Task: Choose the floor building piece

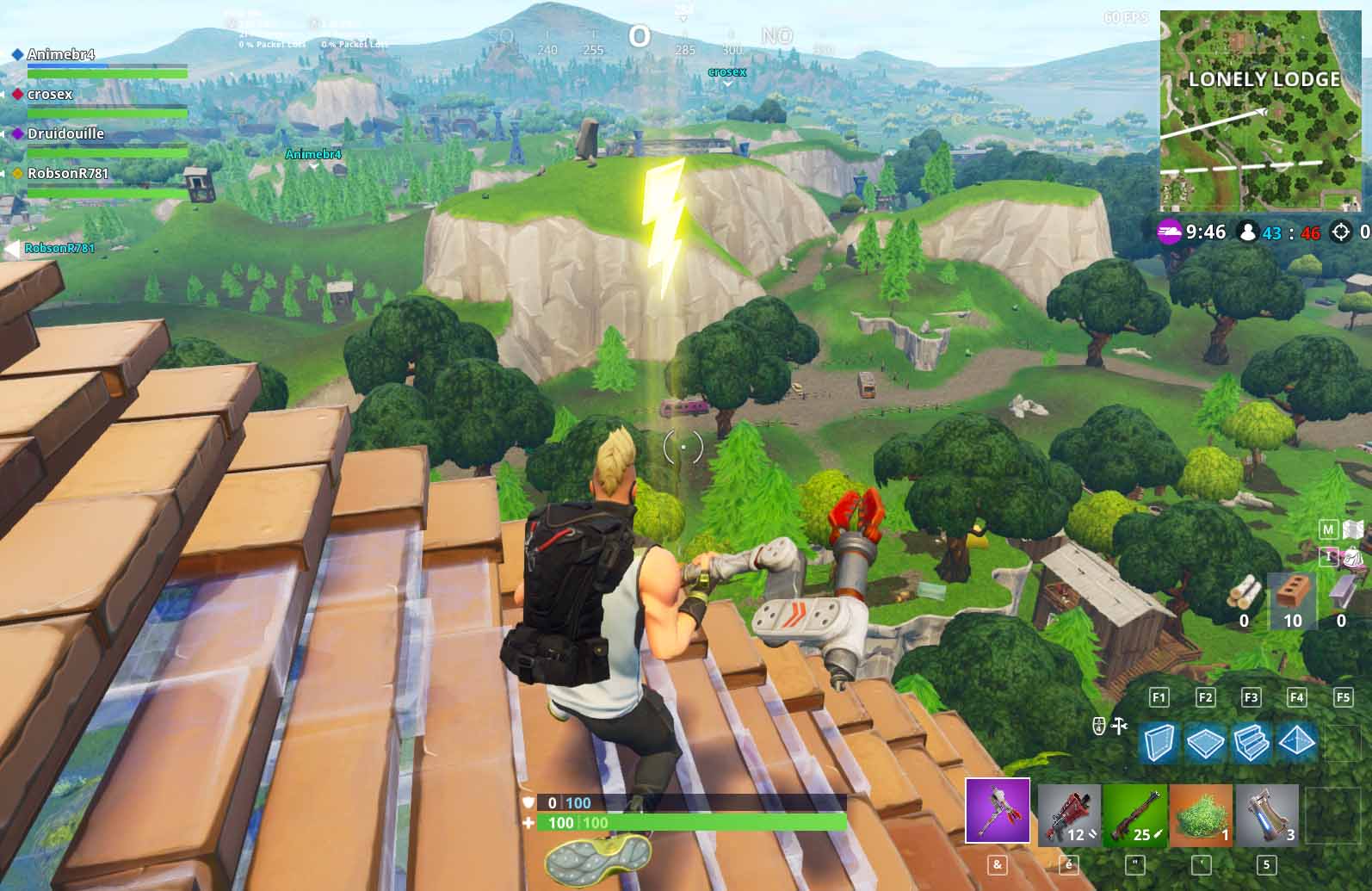Action: click(x=1205, y=742)
